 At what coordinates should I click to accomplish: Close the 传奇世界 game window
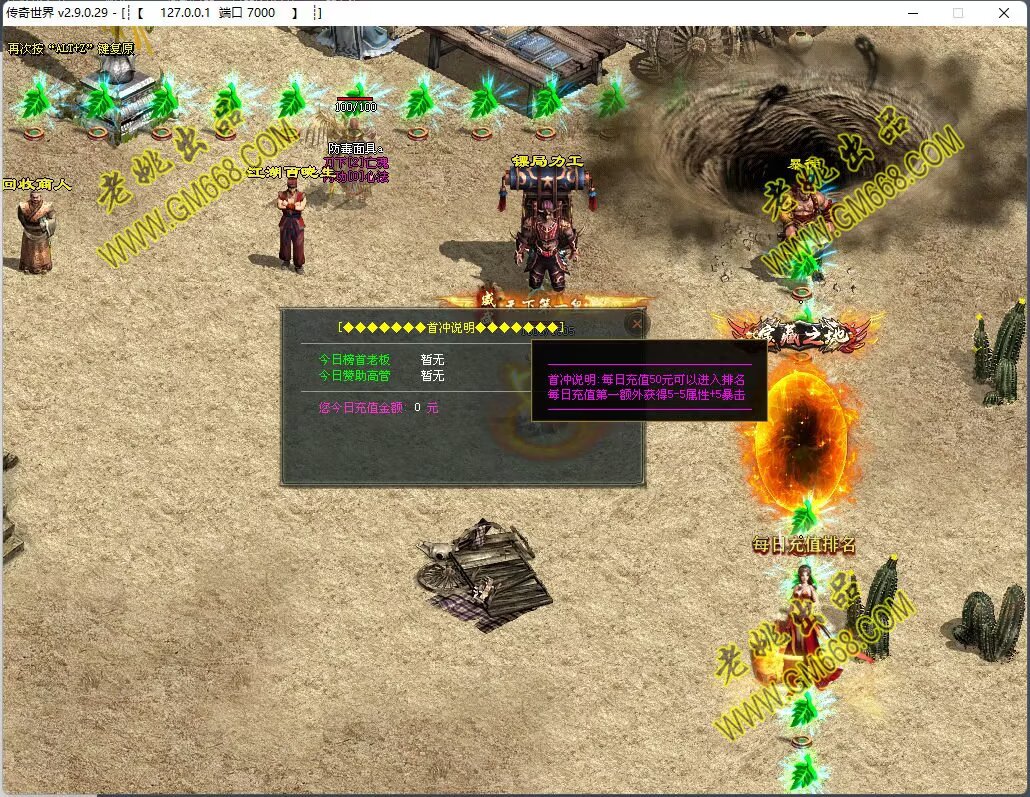pyautogui.click(x=1004, y=13)
